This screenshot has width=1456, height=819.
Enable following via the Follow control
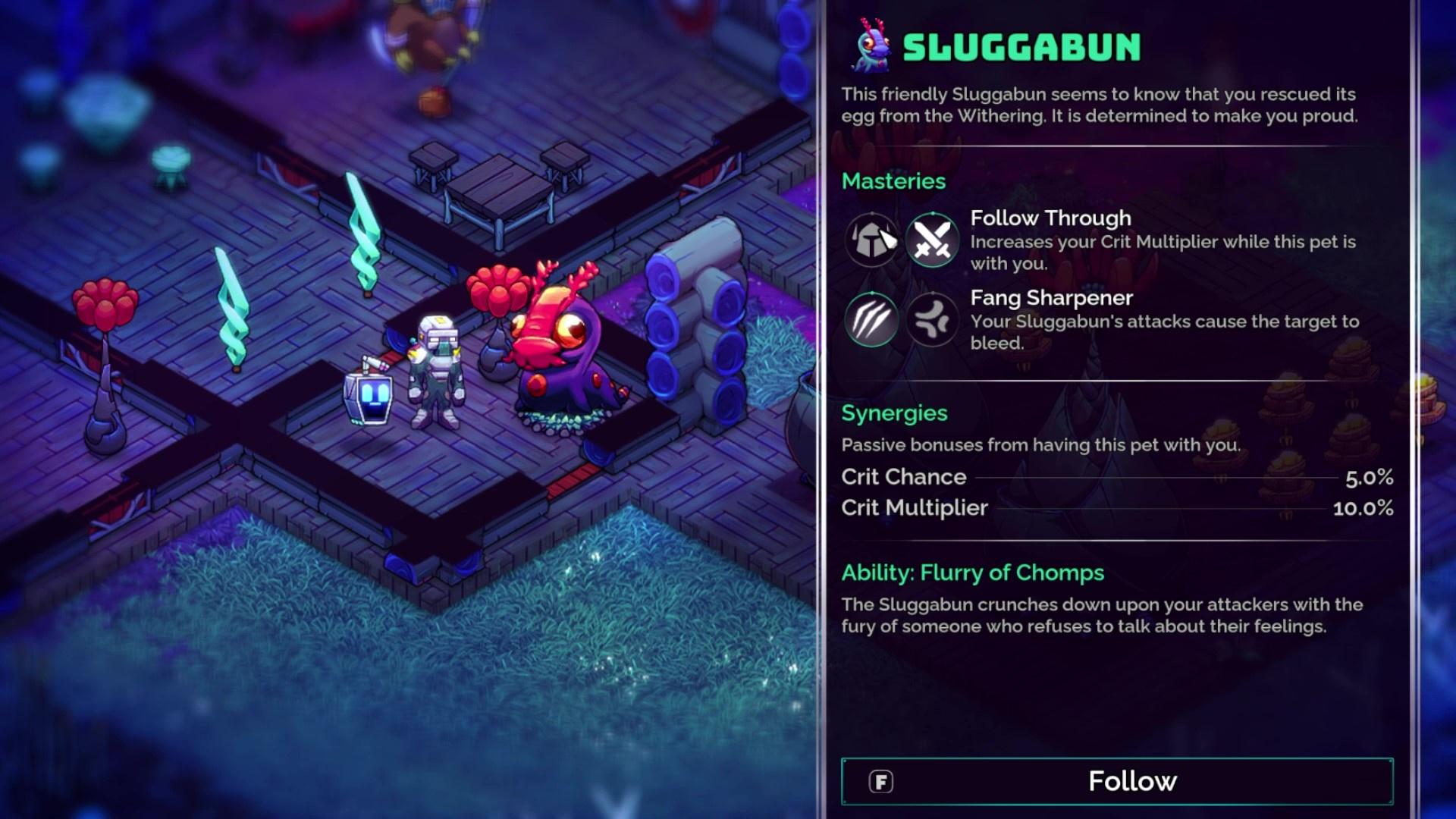[1131, 780]
